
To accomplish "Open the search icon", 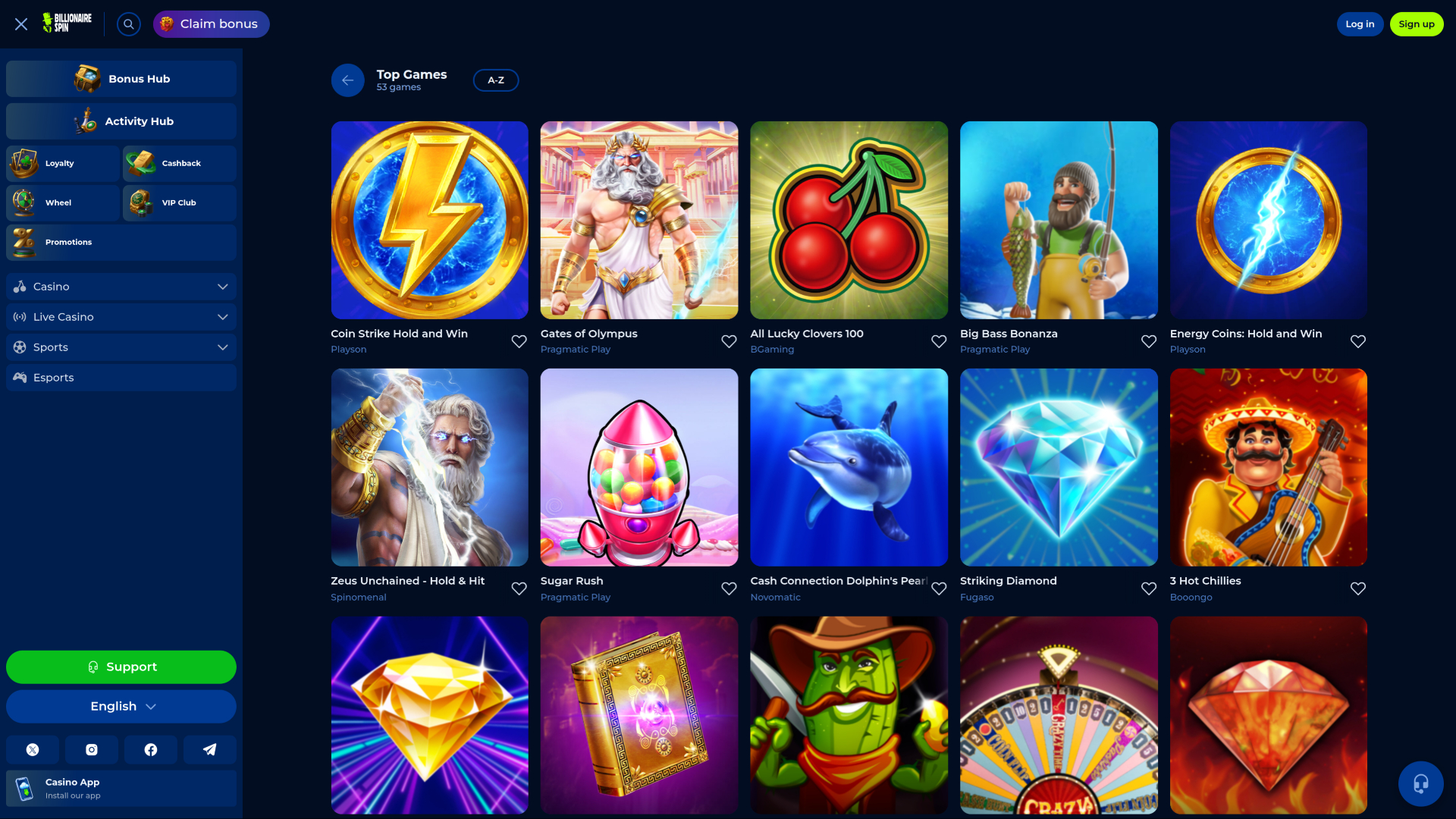I will click(128, 24).
